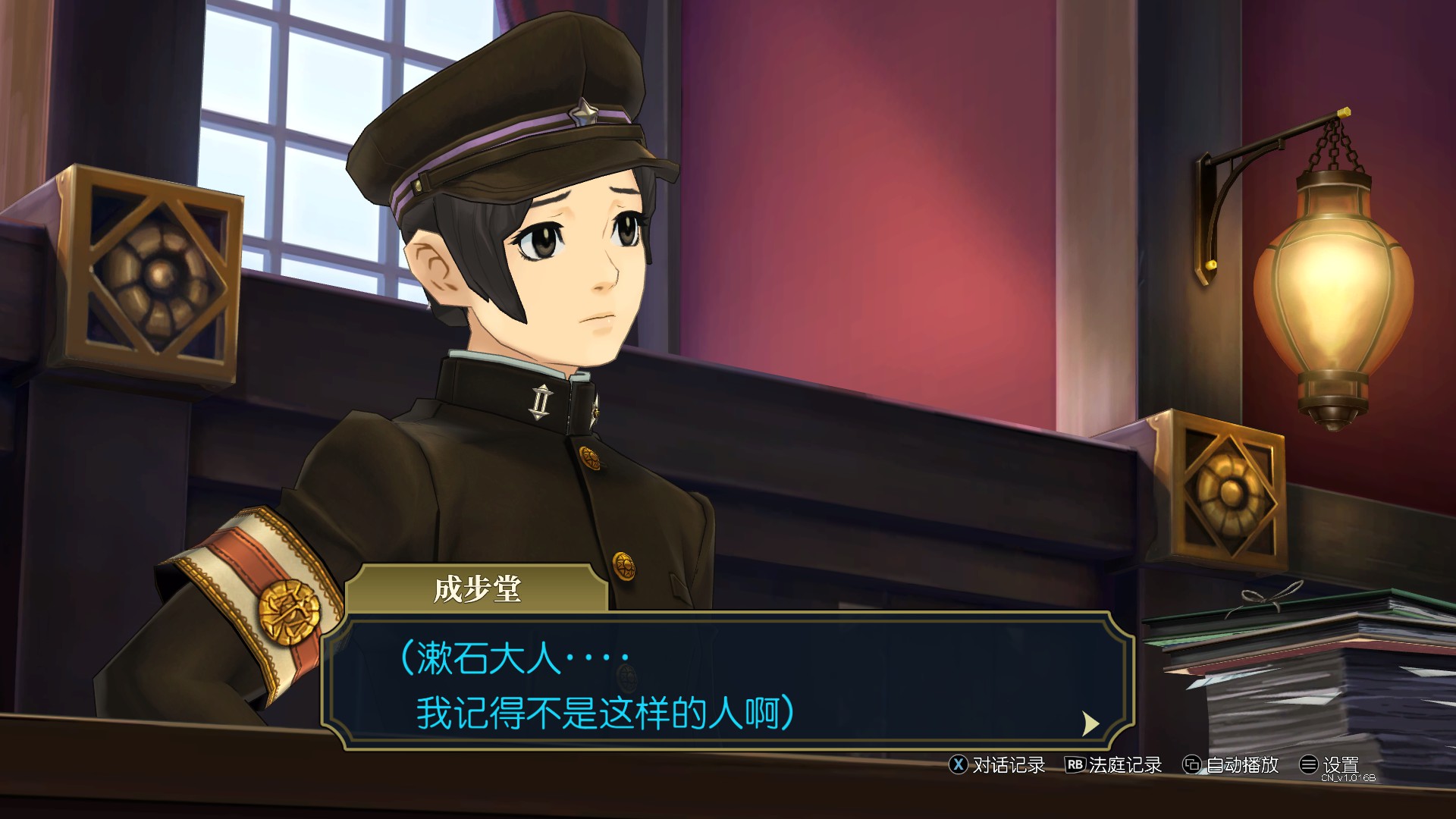Toggle 自动播放 auto-play
This screenshot has height=819, width=1456.
1232,765
